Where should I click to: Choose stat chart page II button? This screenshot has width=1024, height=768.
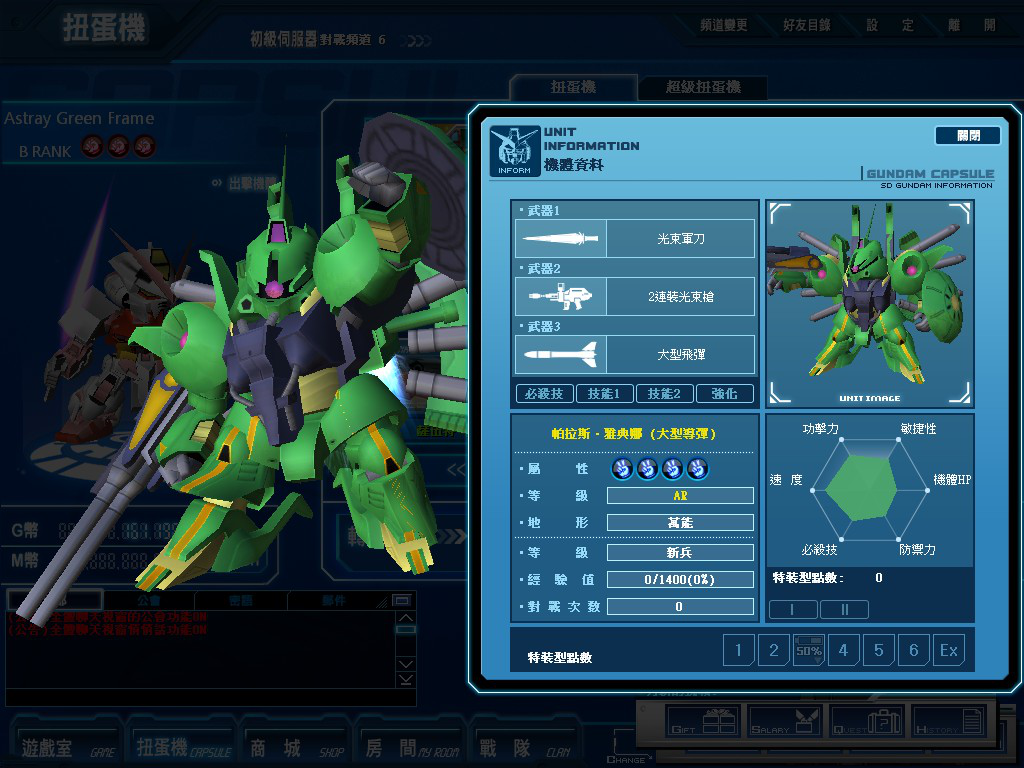pos(844,609)
